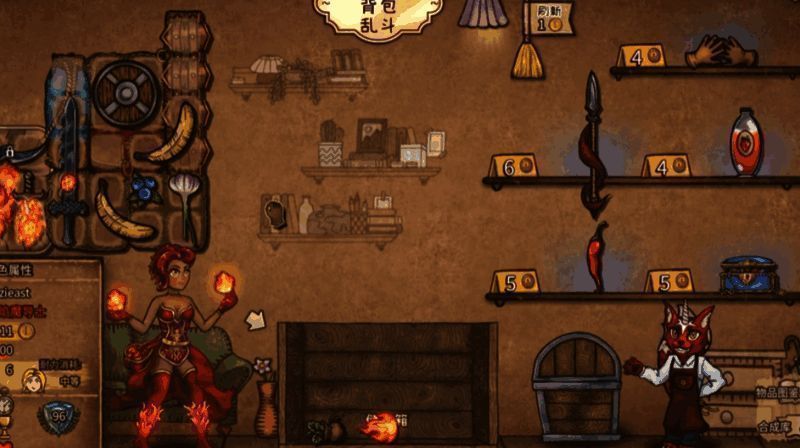Select the blueberries in the backpack
The height and width of the screenshot is (448, 800).
145,188
